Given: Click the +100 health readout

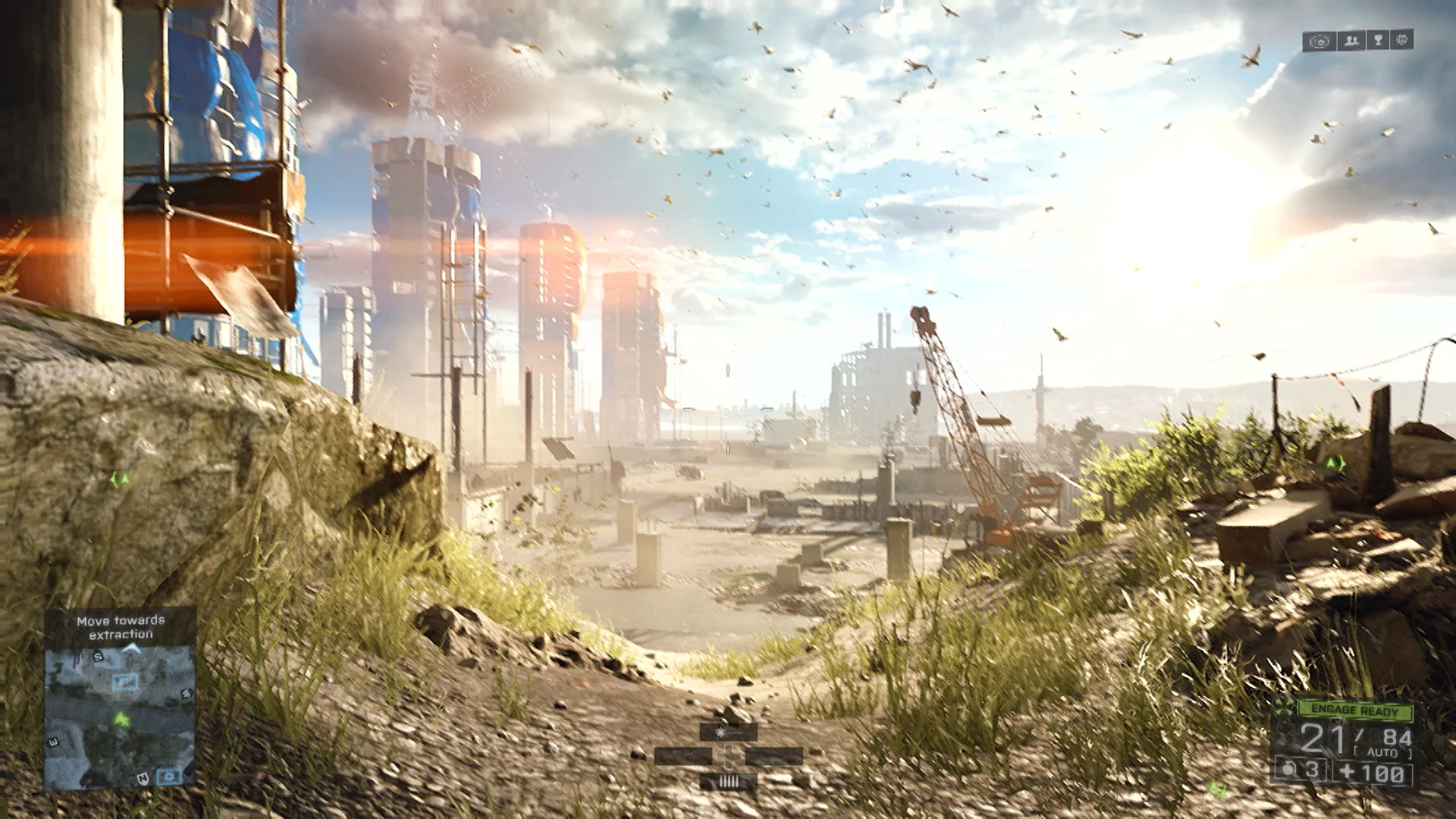Looking at the screenshot, I should click(1373, 772).
